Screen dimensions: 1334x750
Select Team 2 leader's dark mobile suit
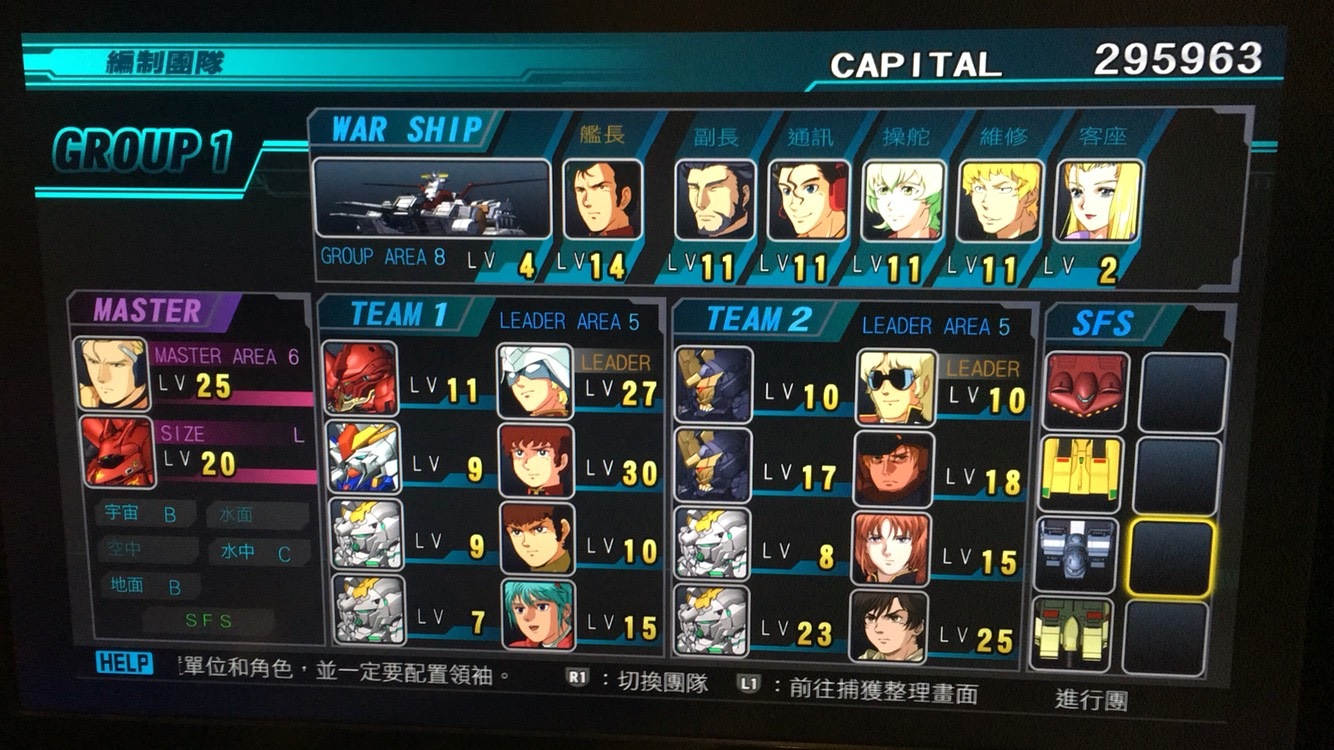tap(713, 385)
